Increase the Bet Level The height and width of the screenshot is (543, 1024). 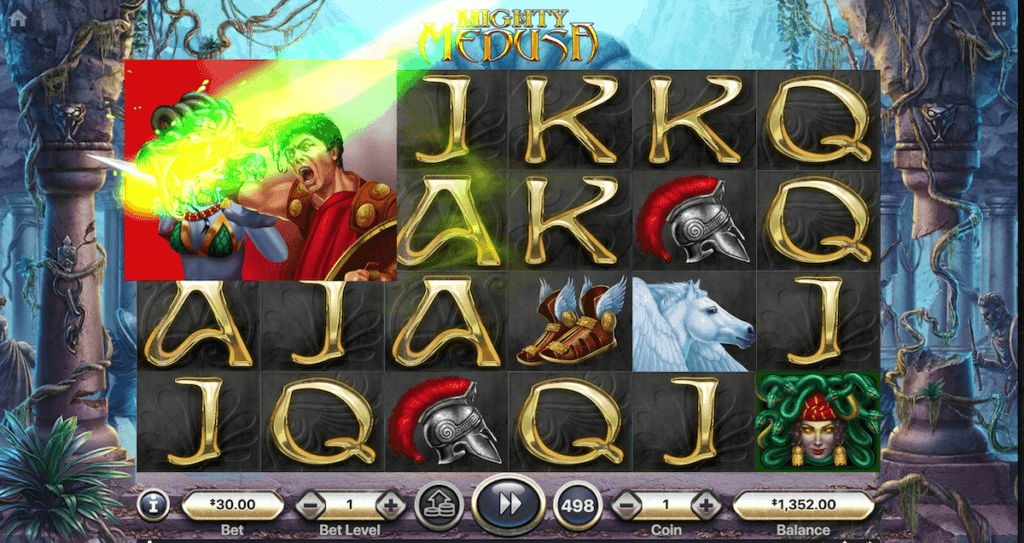tap(390, 506)
